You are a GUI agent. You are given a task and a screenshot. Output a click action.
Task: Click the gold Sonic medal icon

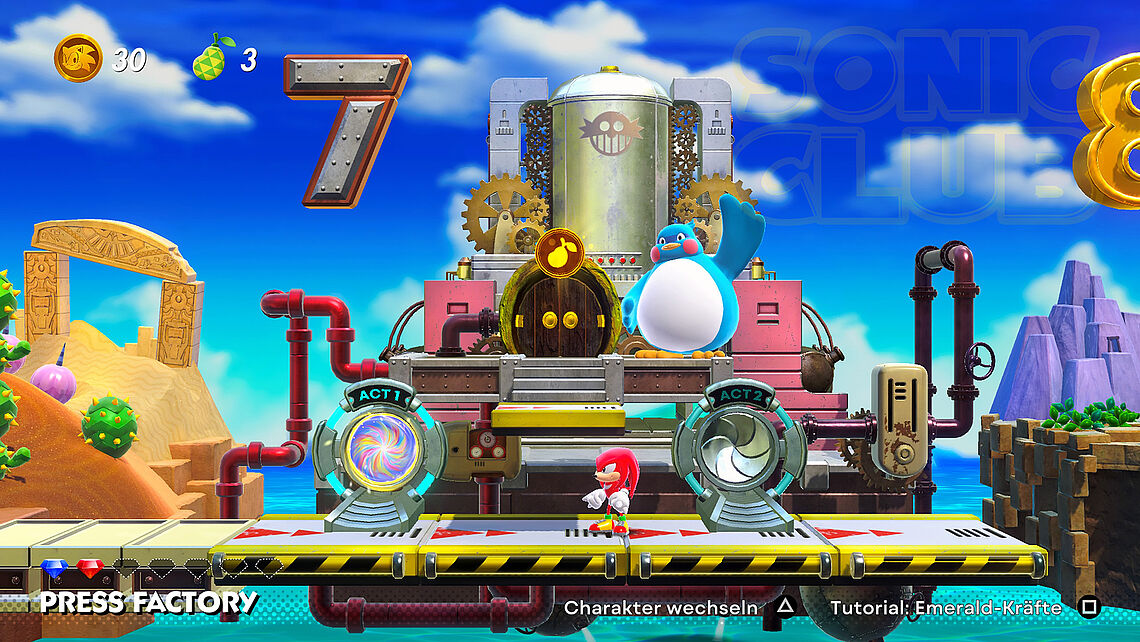(78, 58)
